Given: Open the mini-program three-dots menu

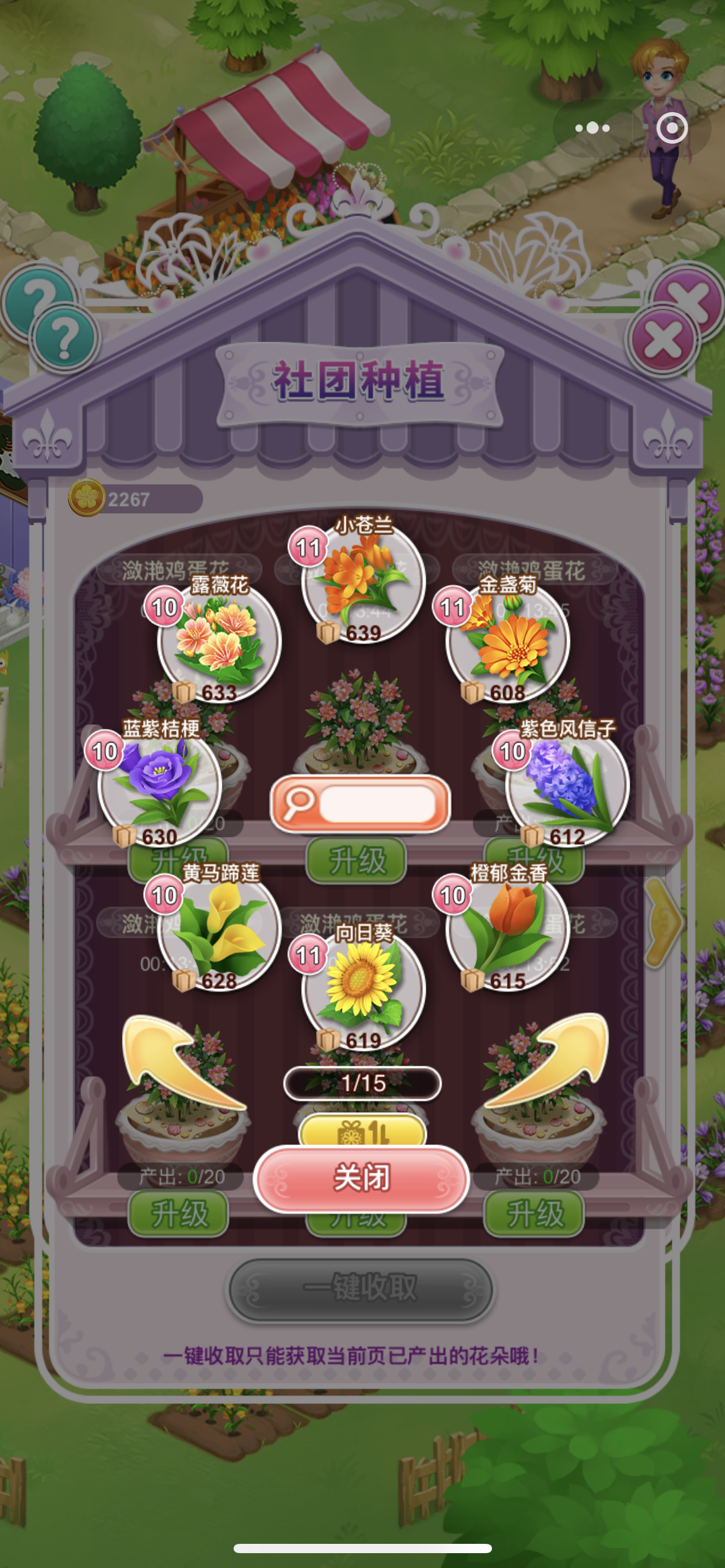Looking at the screenshot, I should click(x=592, y=128).
